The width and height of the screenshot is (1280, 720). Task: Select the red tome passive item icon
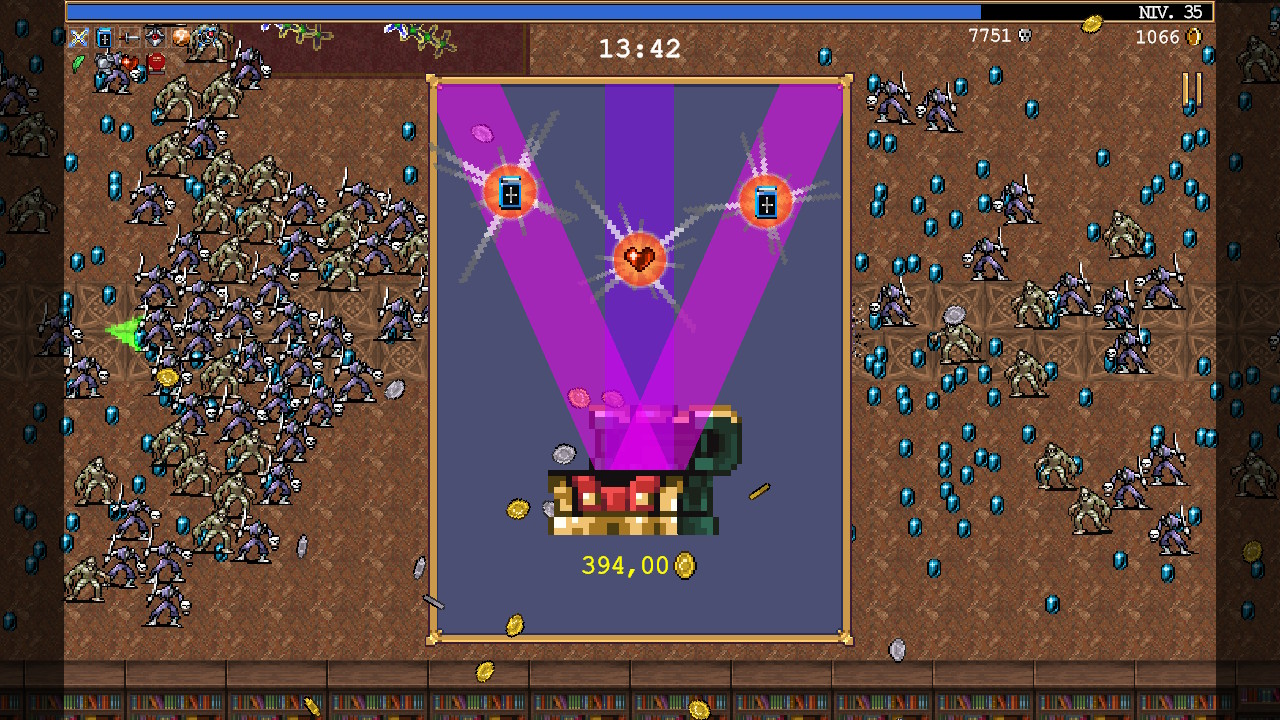156,63
